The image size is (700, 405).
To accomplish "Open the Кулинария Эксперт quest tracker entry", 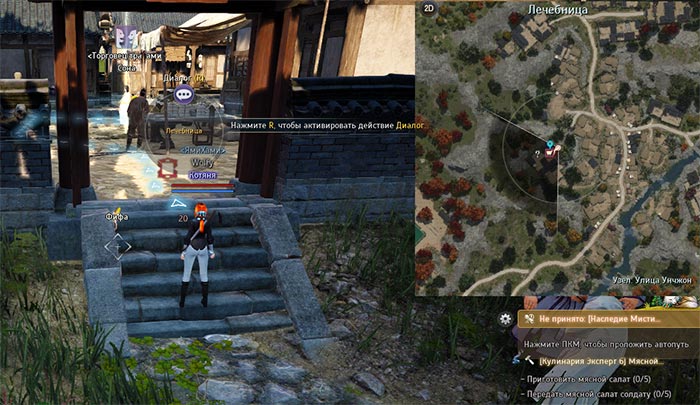I will pos(610,359).
